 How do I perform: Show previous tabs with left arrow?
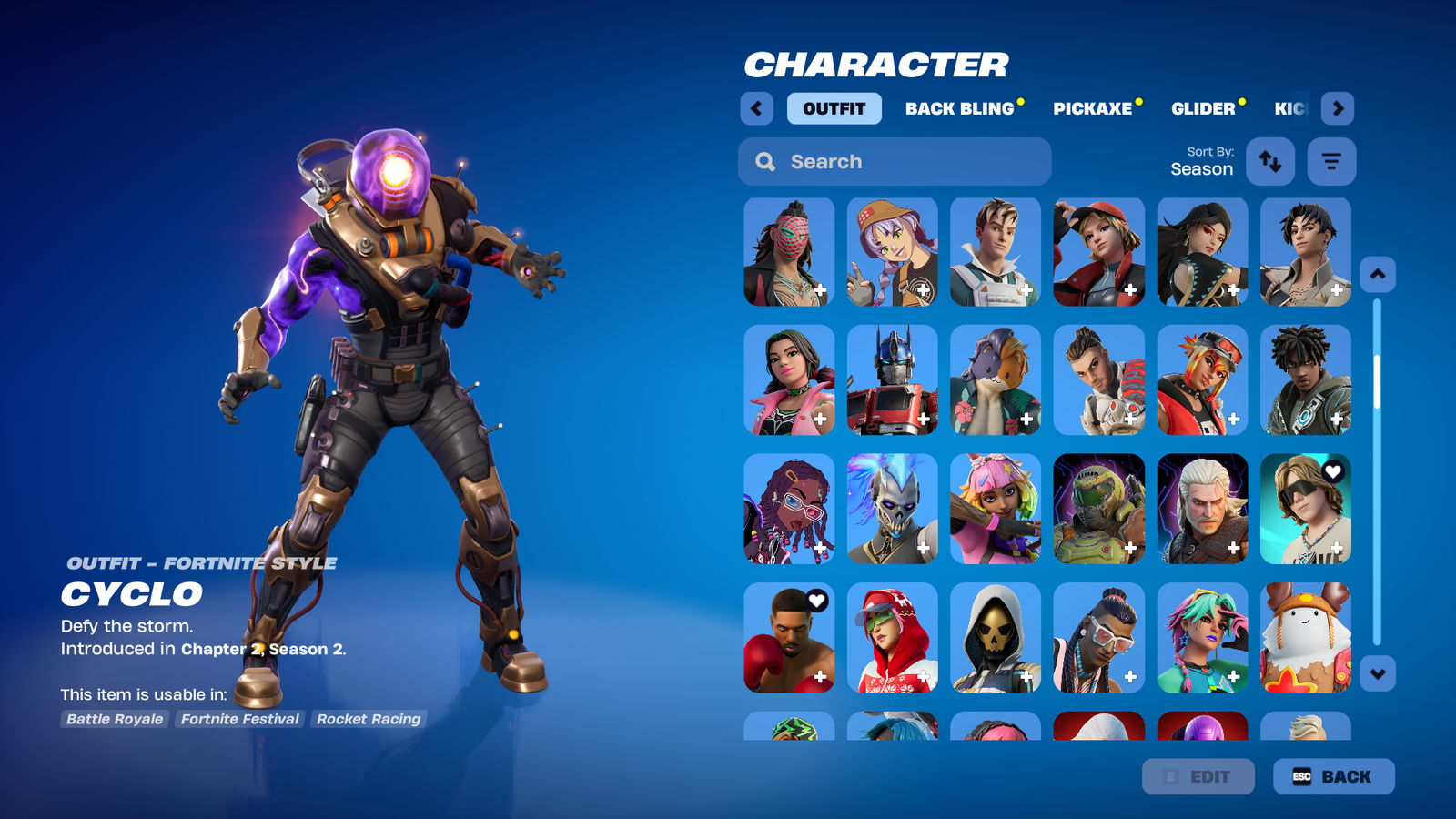(756, 108)
